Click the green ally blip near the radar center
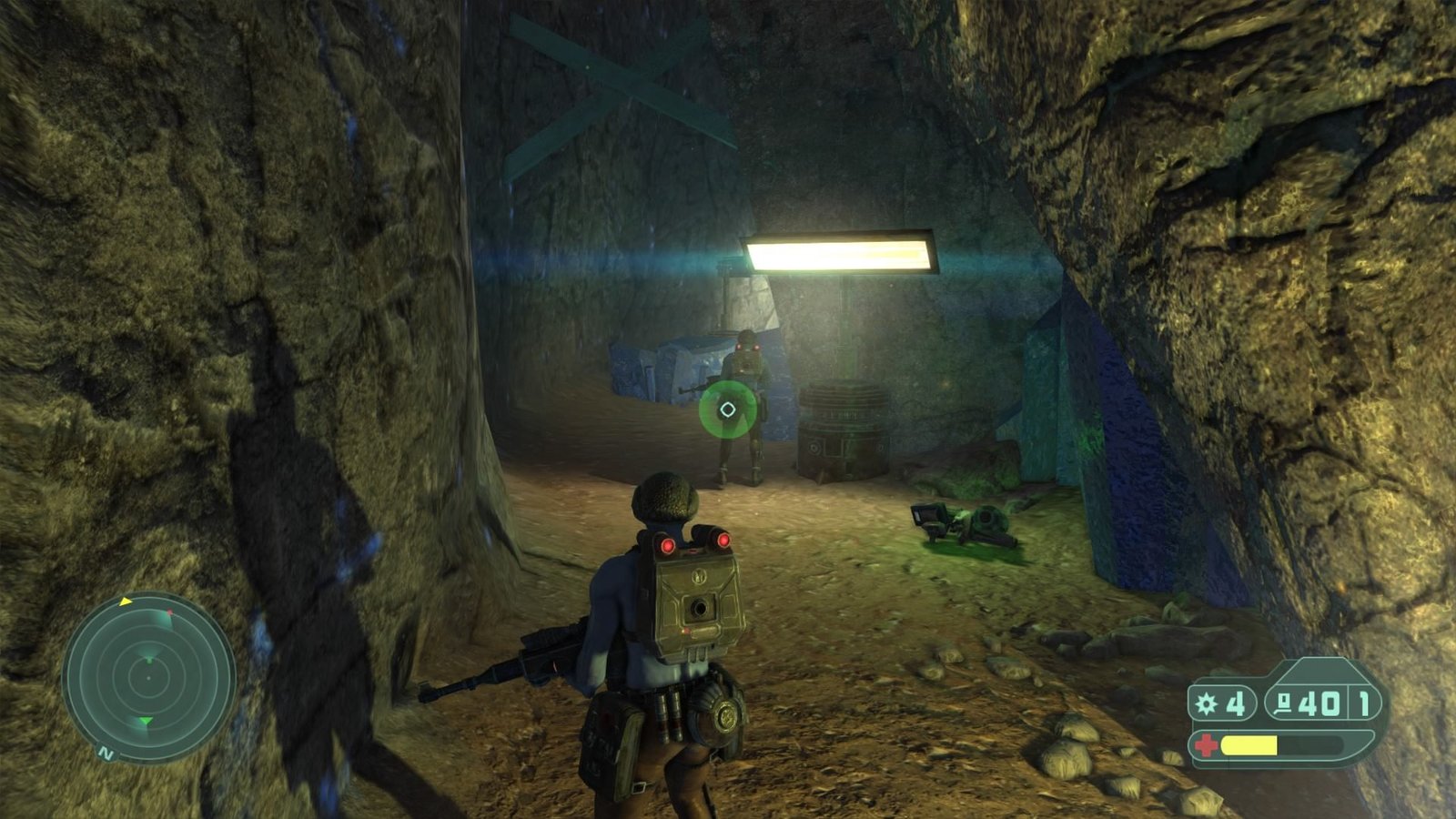 pyautogui.click(x=149, y=661)
